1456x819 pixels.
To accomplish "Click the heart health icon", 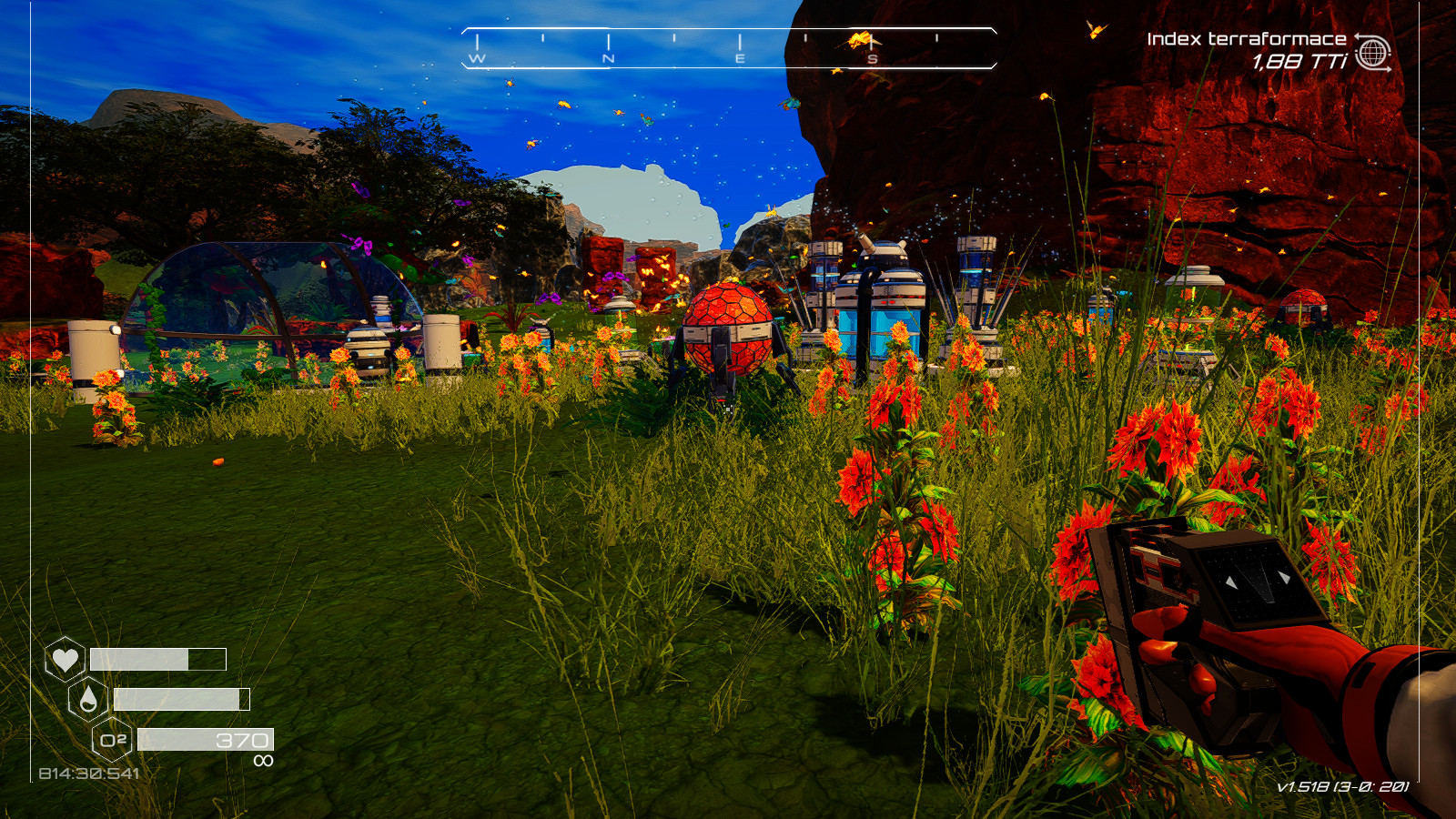I will click(x=65, y=658).
